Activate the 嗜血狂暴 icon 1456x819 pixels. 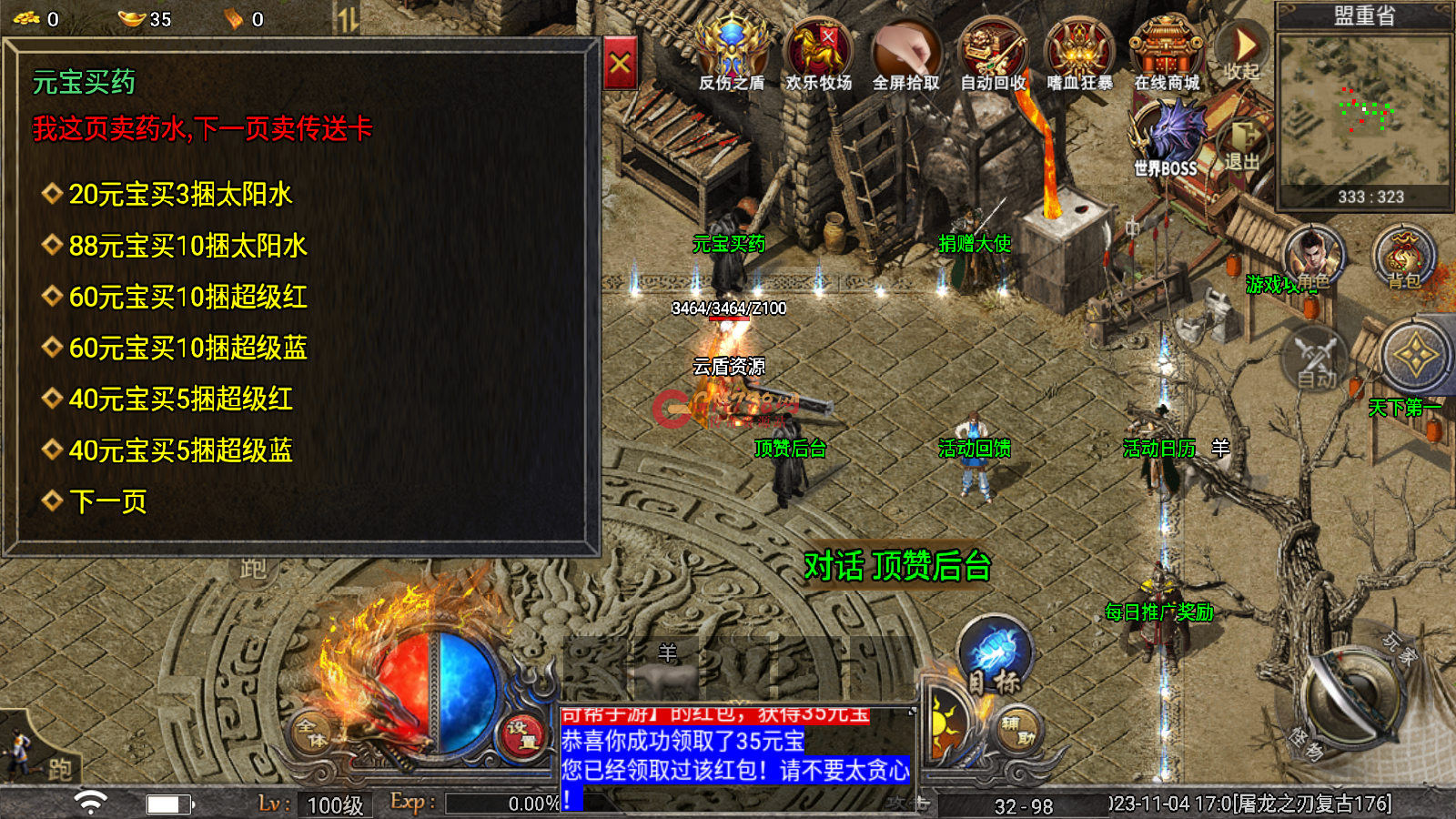[1079, 56]
